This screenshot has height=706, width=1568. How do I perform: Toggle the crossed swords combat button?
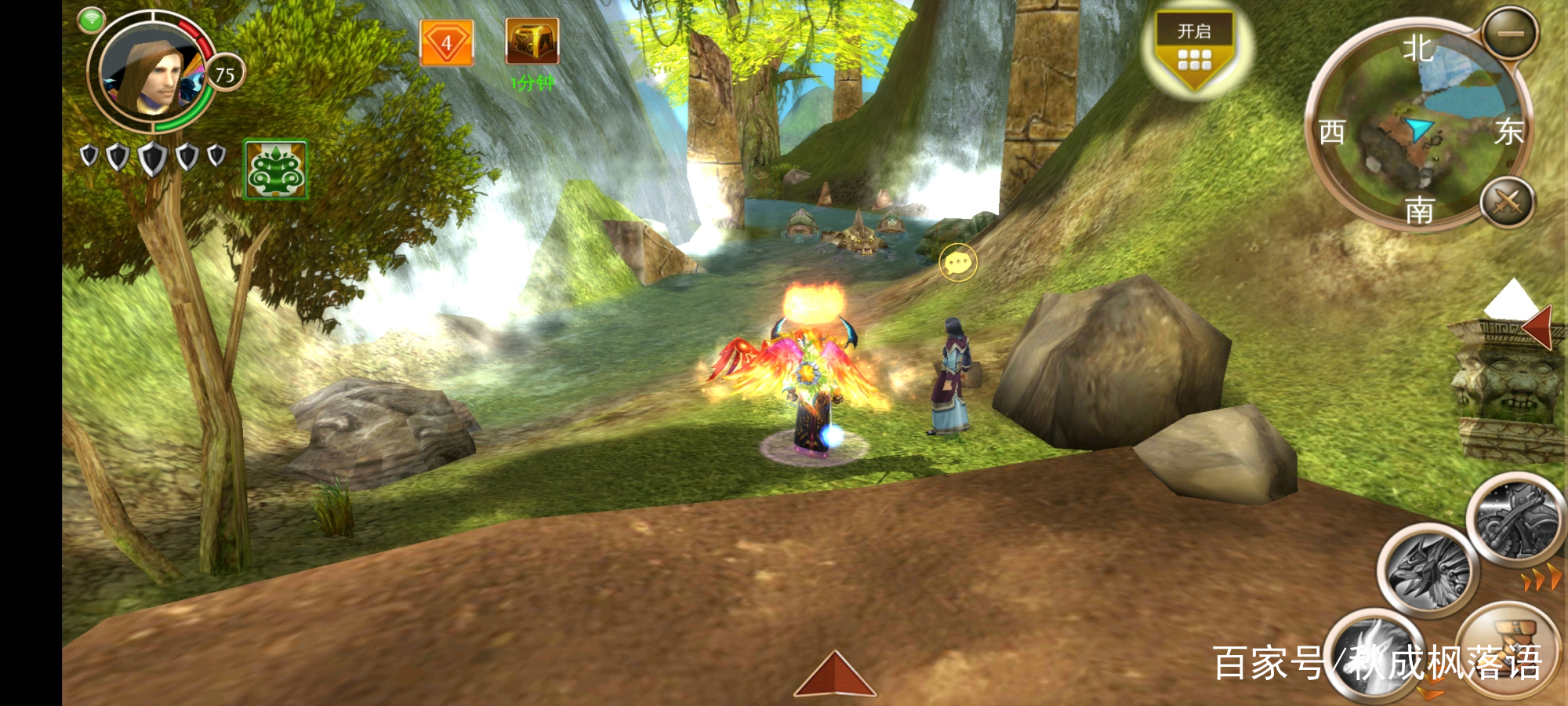pyautogui.click(x=1507, y=202)
